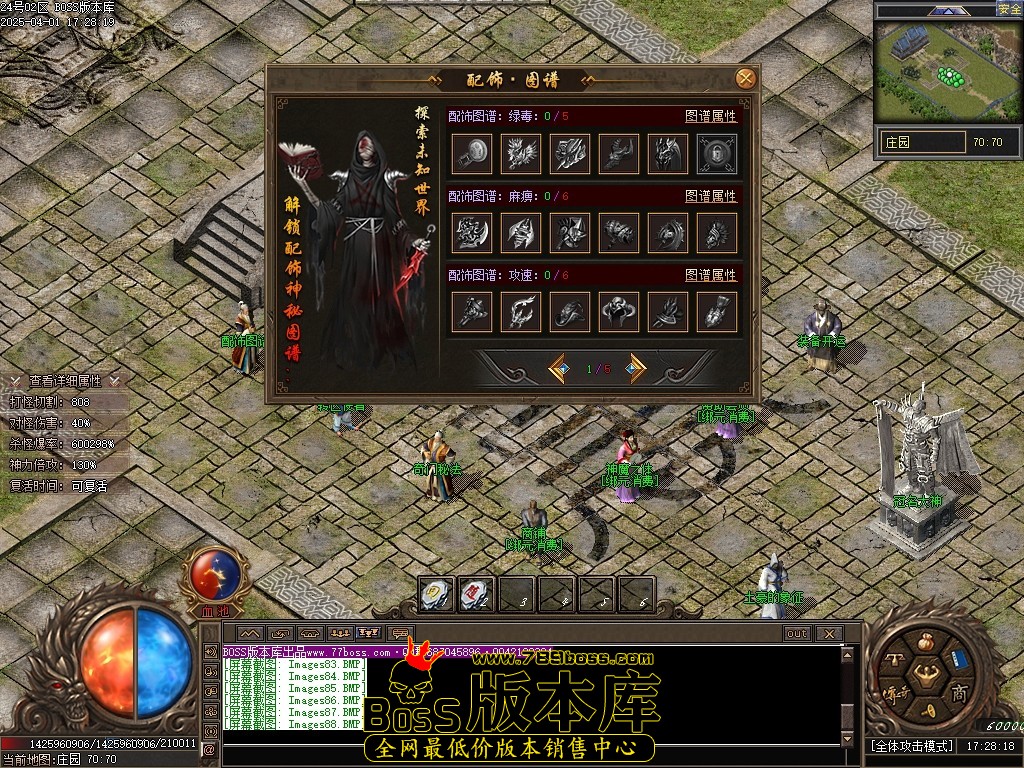Image resolution: width=1024 pixels, height=768 pixels.
Task: Close the chat panel with its X button
Action: pos(828,634)
